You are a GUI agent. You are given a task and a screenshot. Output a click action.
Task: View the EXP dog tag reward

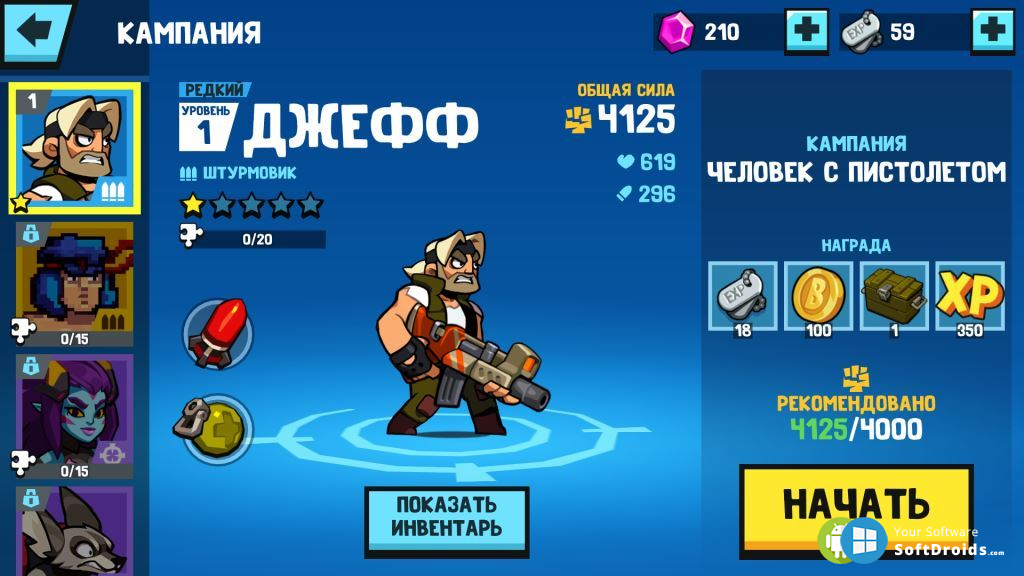[742, 296]
